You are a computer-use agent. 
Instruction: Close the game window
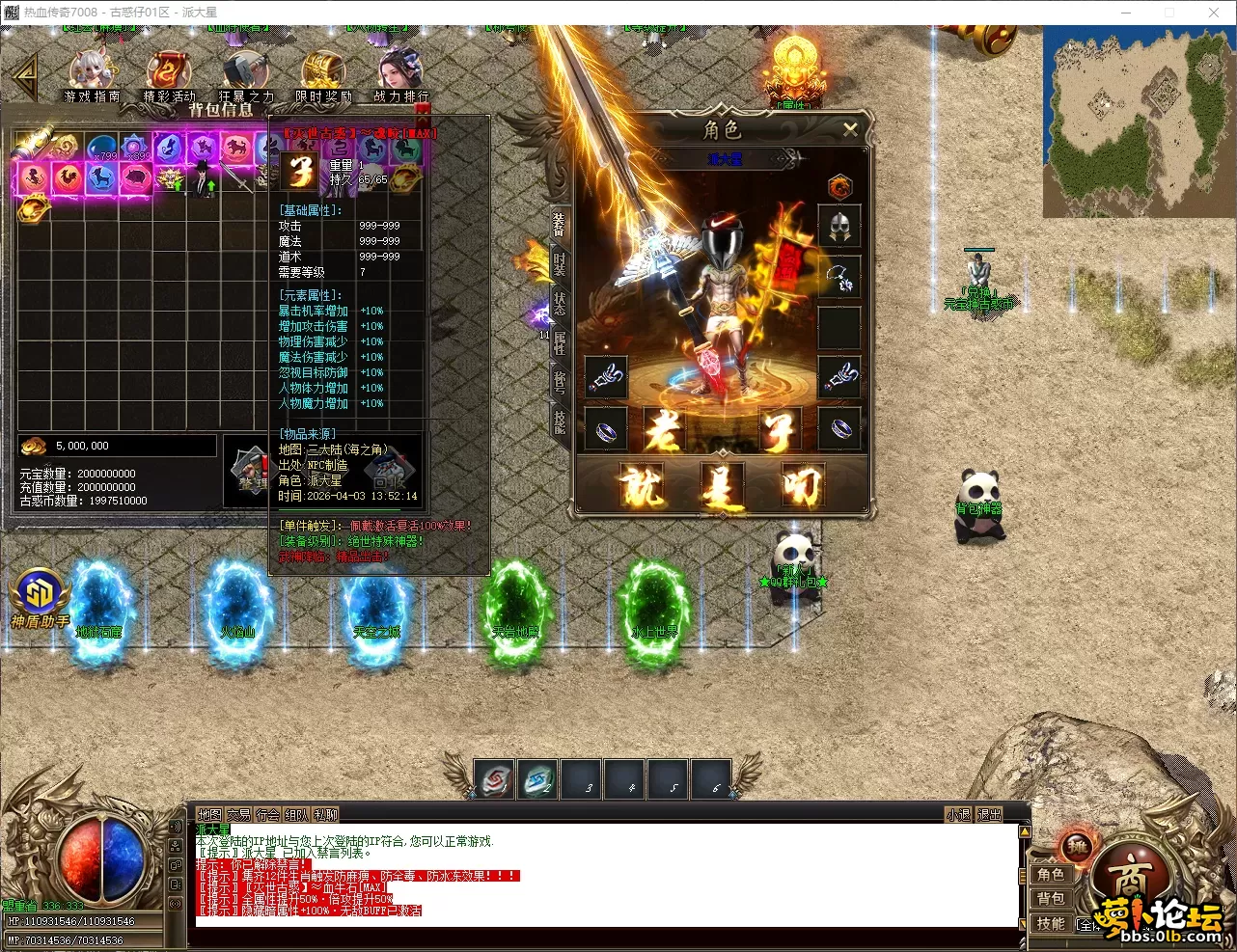1213,13
